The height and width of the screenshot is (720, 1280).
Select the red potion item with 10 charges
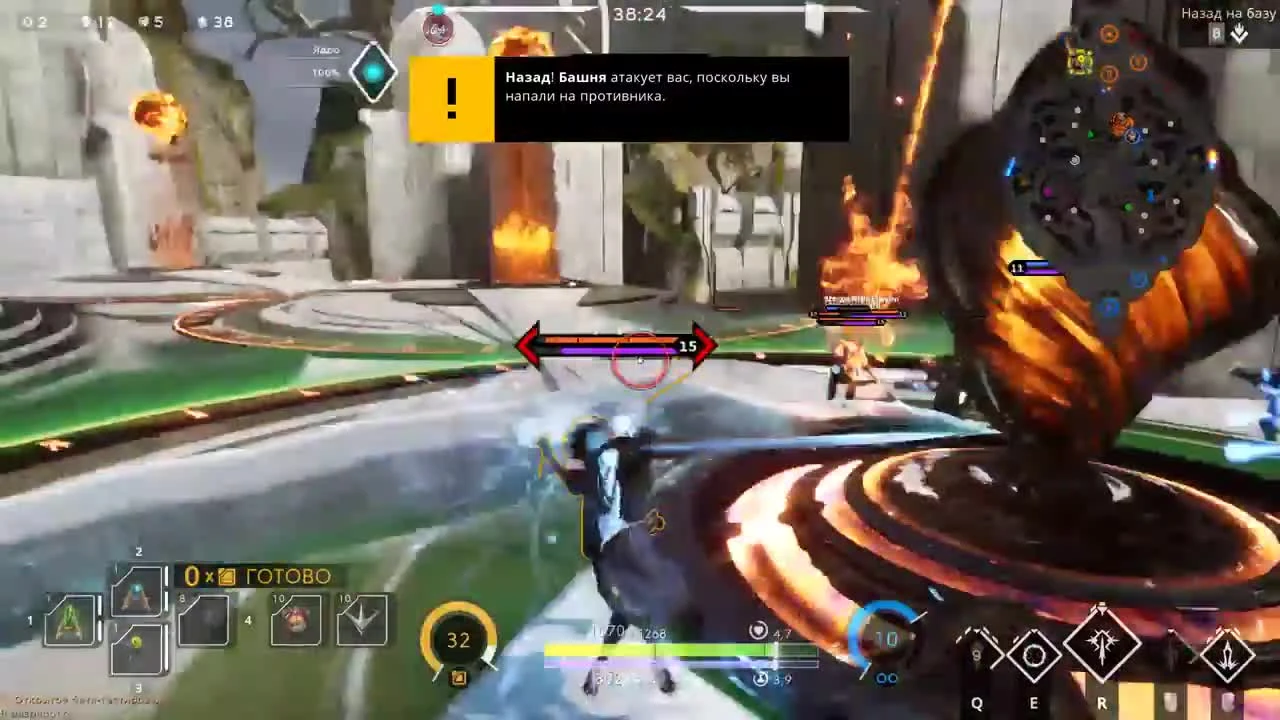(295, 620)
